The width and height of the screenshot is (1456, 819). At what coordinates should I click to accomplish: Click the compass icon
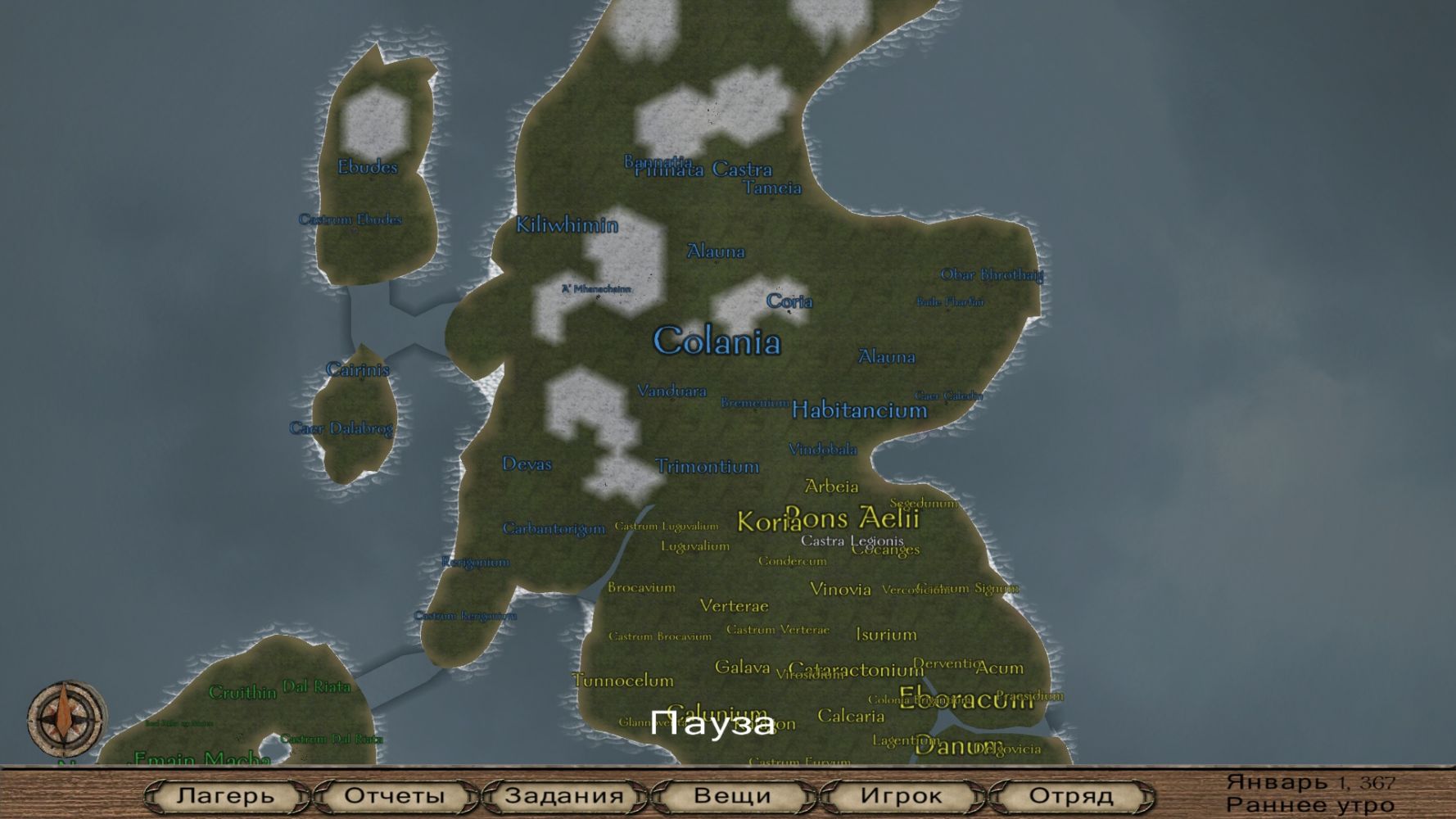66,717
